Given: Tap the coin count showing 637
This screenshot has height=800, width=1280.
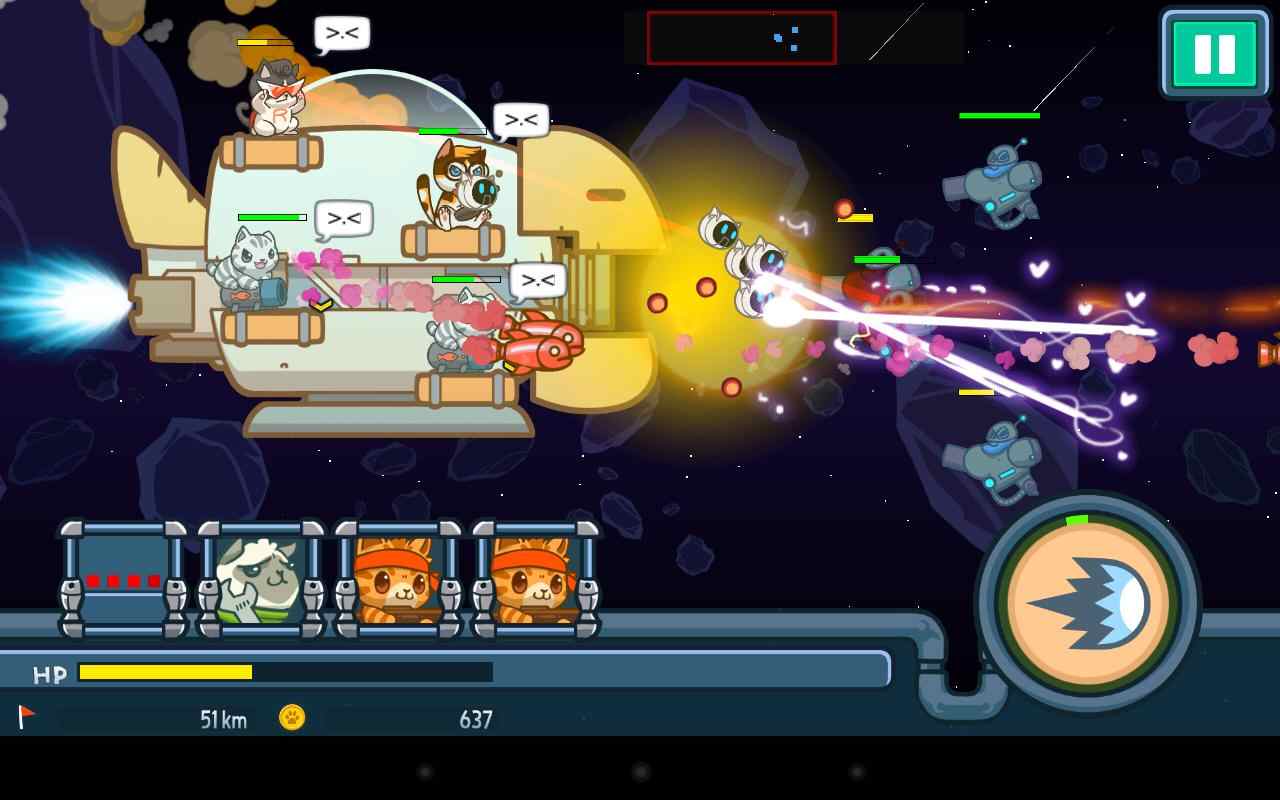Looking at the screenshot, I should coord(475,718).
